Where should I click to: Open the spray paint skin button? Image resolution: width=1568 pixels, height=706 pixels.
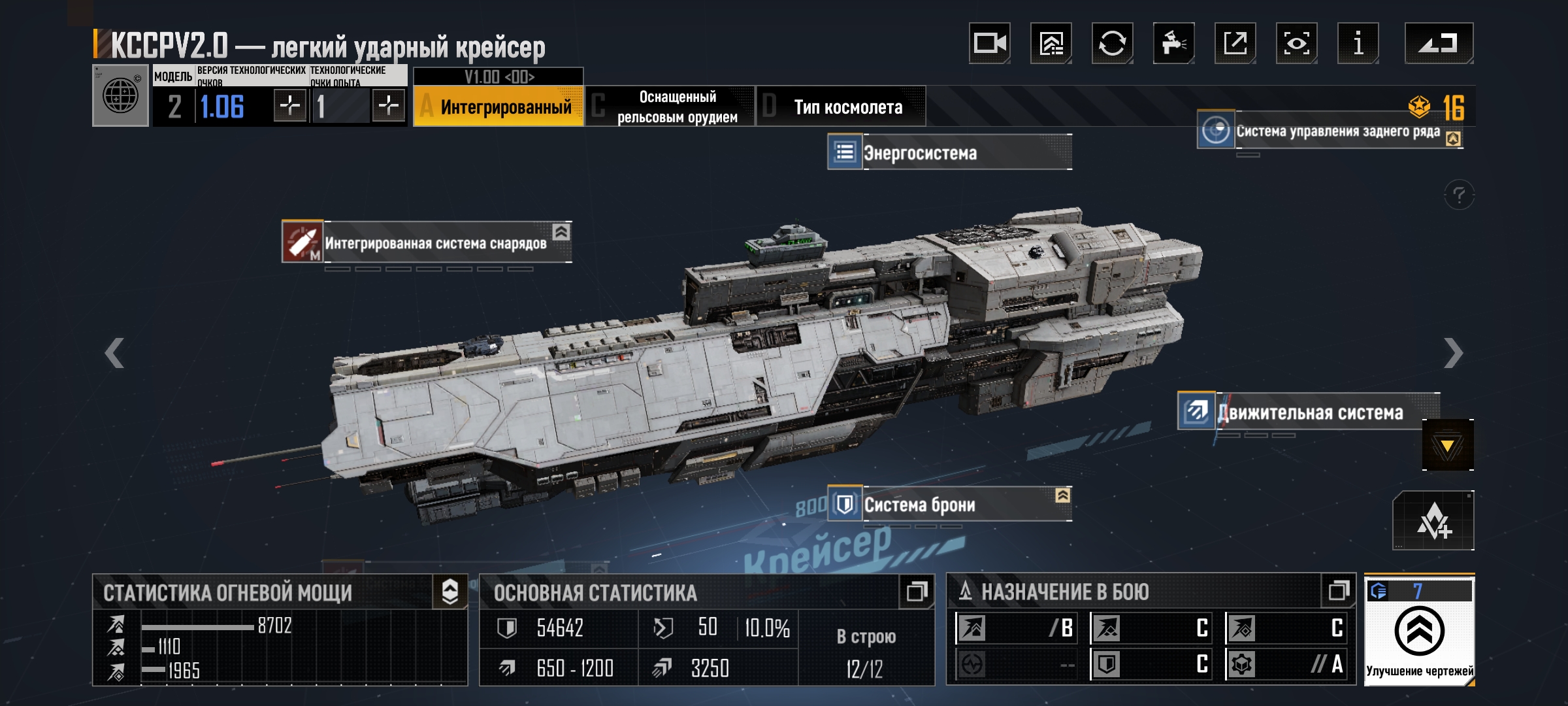click(1173, 44)
